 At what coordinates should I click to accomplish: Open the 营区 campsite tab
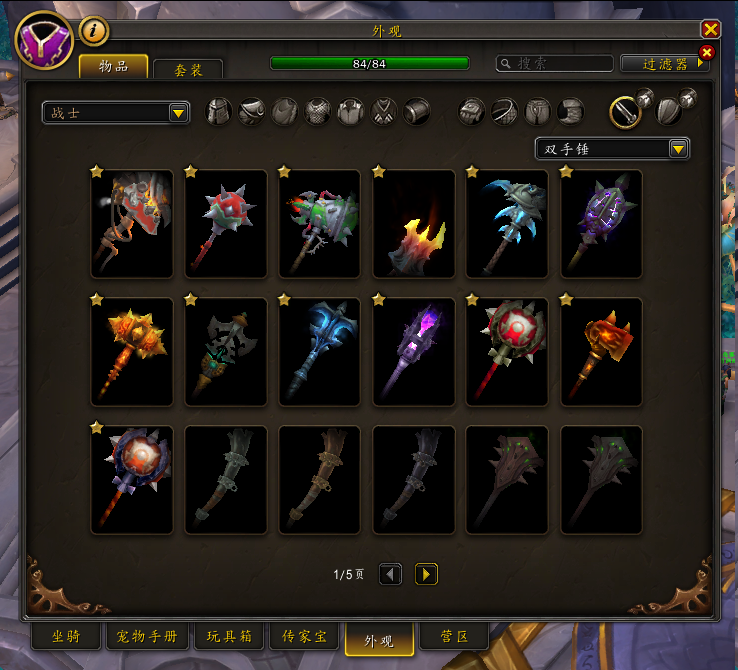point(451,637)
